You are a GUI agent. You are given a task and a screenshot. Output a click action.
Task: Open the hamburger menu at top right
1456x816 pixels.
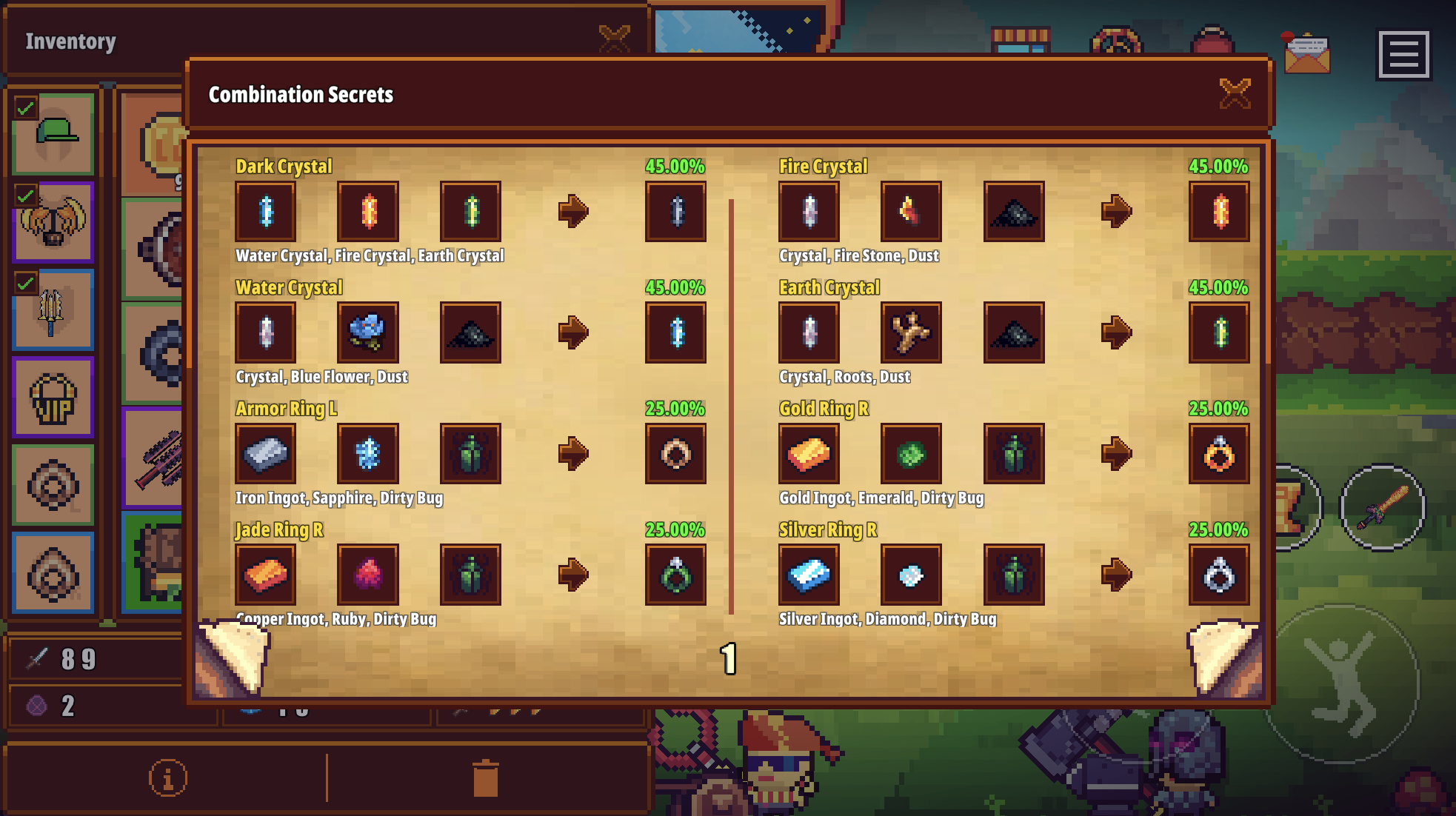(x=1403, y=56)
